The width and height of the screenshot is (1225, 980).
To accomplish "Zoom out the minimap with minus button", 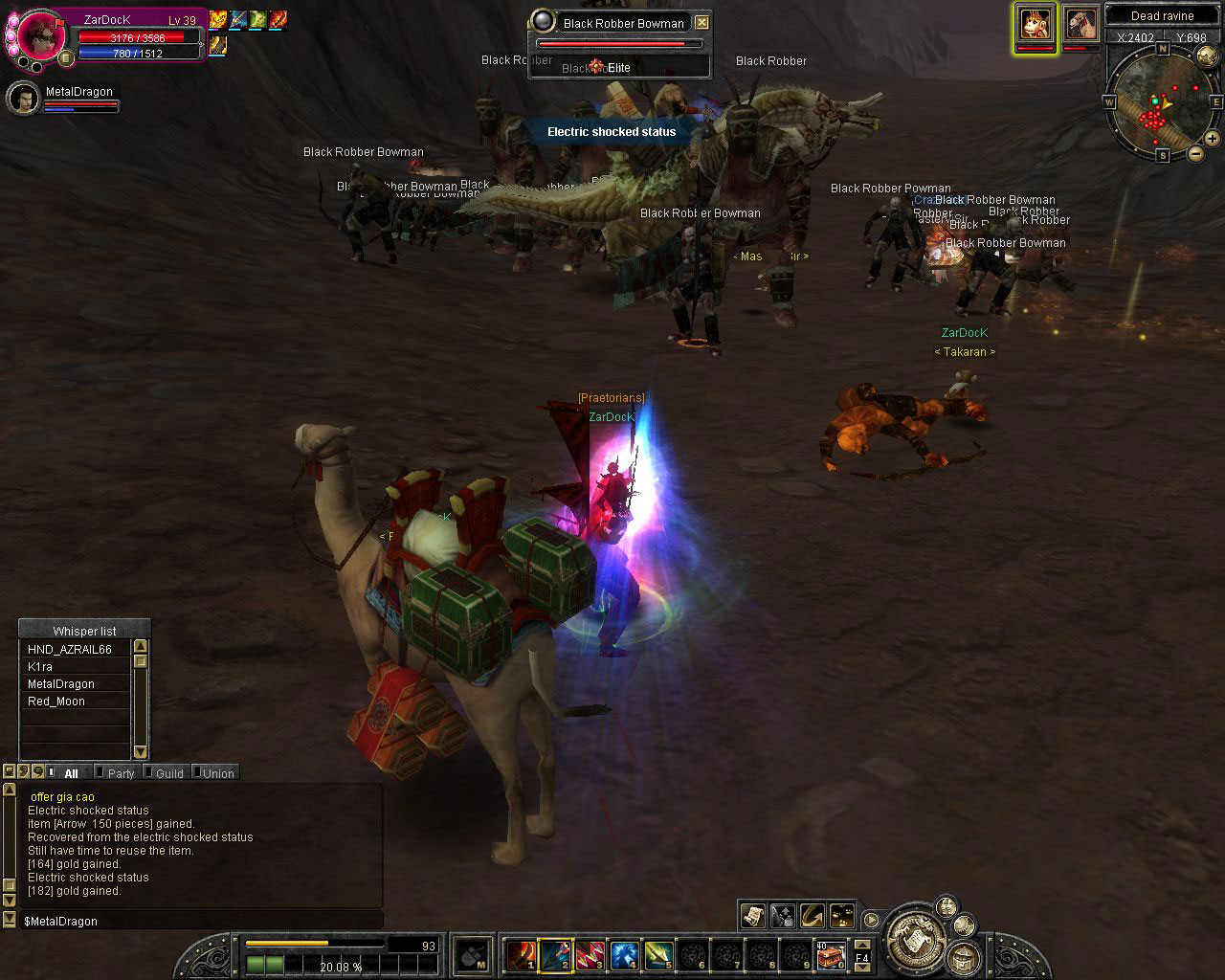I will pyautogui.click(x=1196, y=153).
